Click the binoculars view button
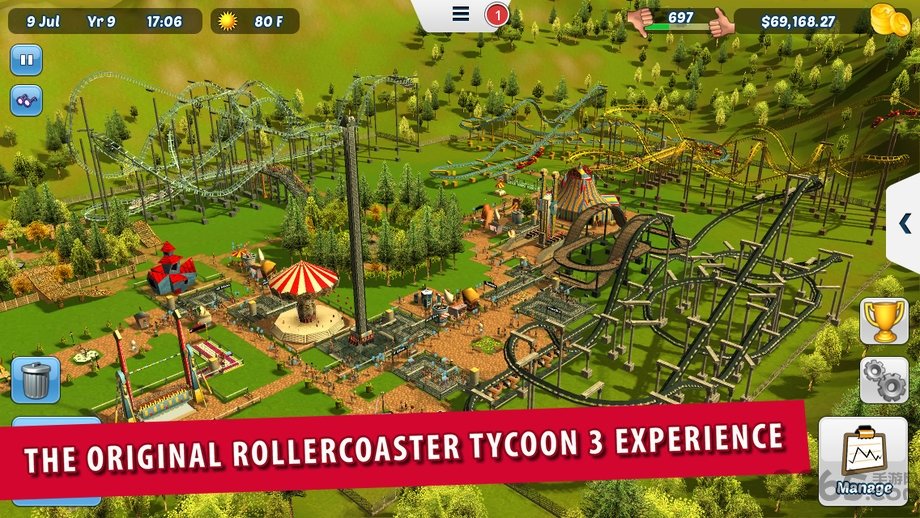The image size is (920, 518). pyautogui.click(x=26, y=100)
